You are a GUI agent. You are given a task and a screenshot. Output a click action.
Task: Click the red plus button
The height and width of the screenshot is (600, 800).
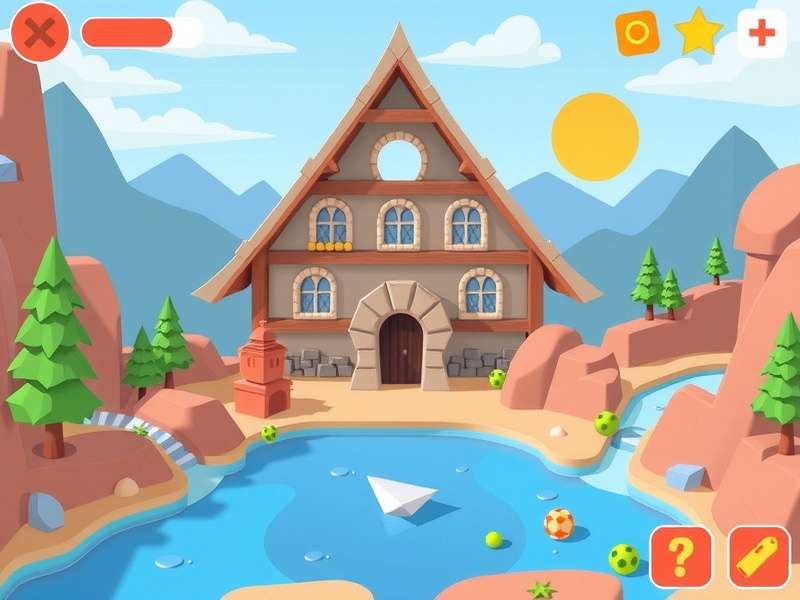pyautogui.click(x=762, y=33)
